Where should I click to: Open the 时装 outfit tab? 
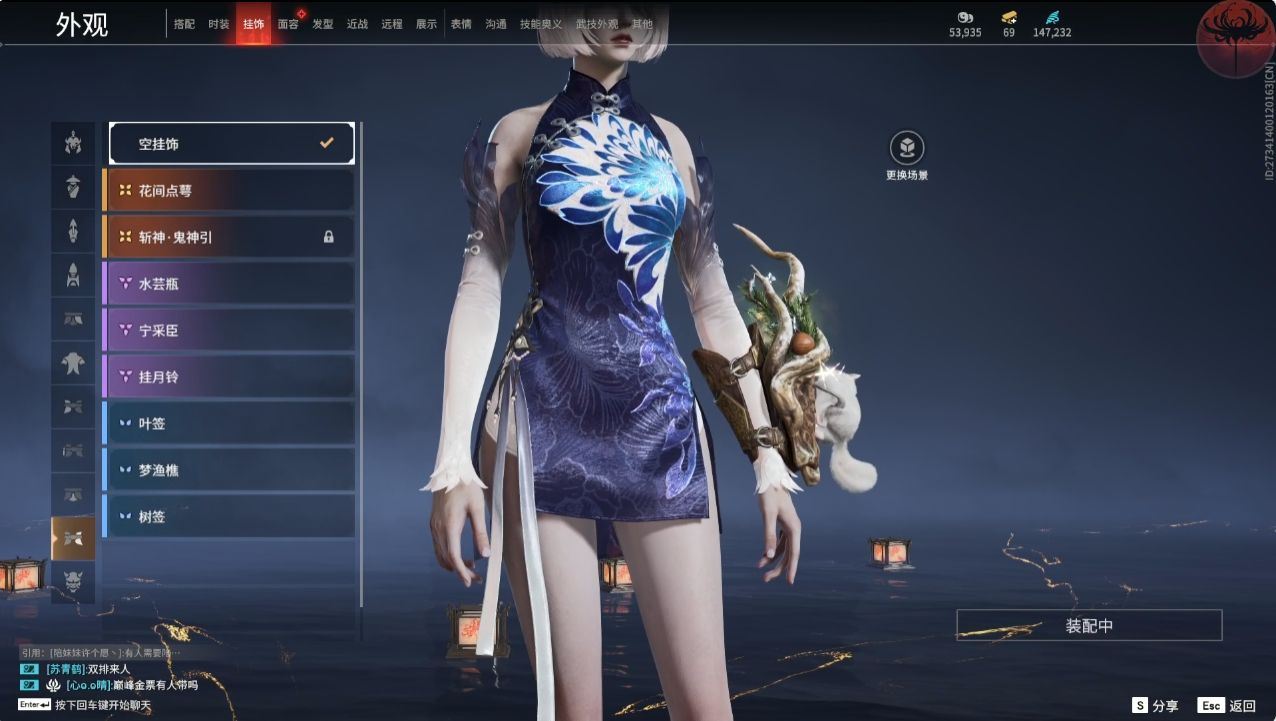click(218, 24)
